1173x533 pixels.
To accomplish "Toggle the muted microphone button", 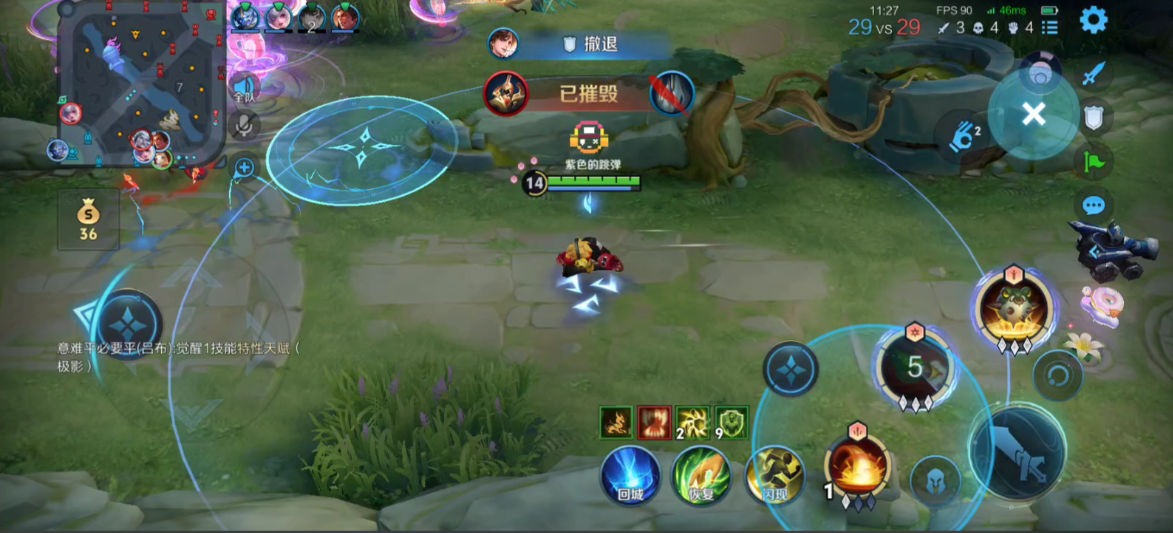I will [243, 126].
